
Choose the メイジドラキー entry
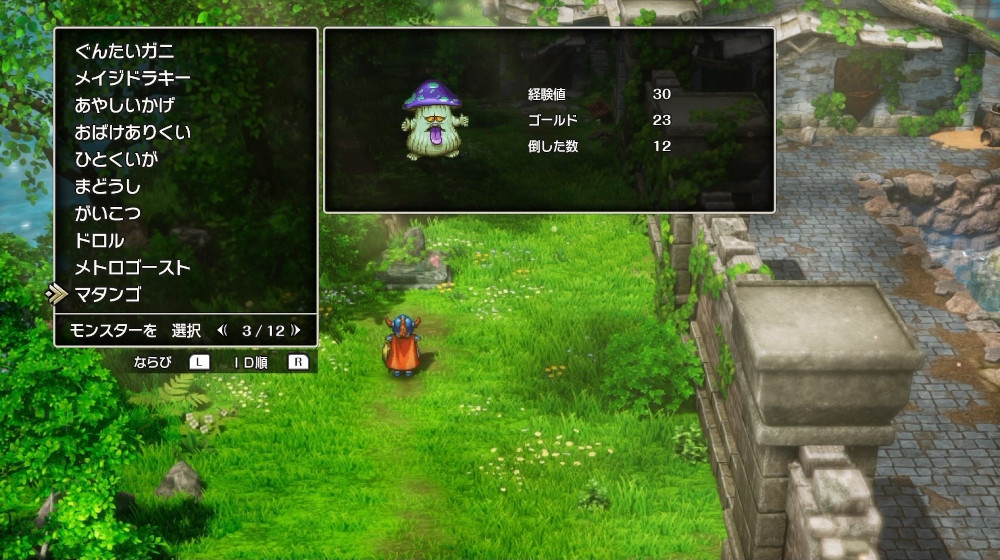132,78
